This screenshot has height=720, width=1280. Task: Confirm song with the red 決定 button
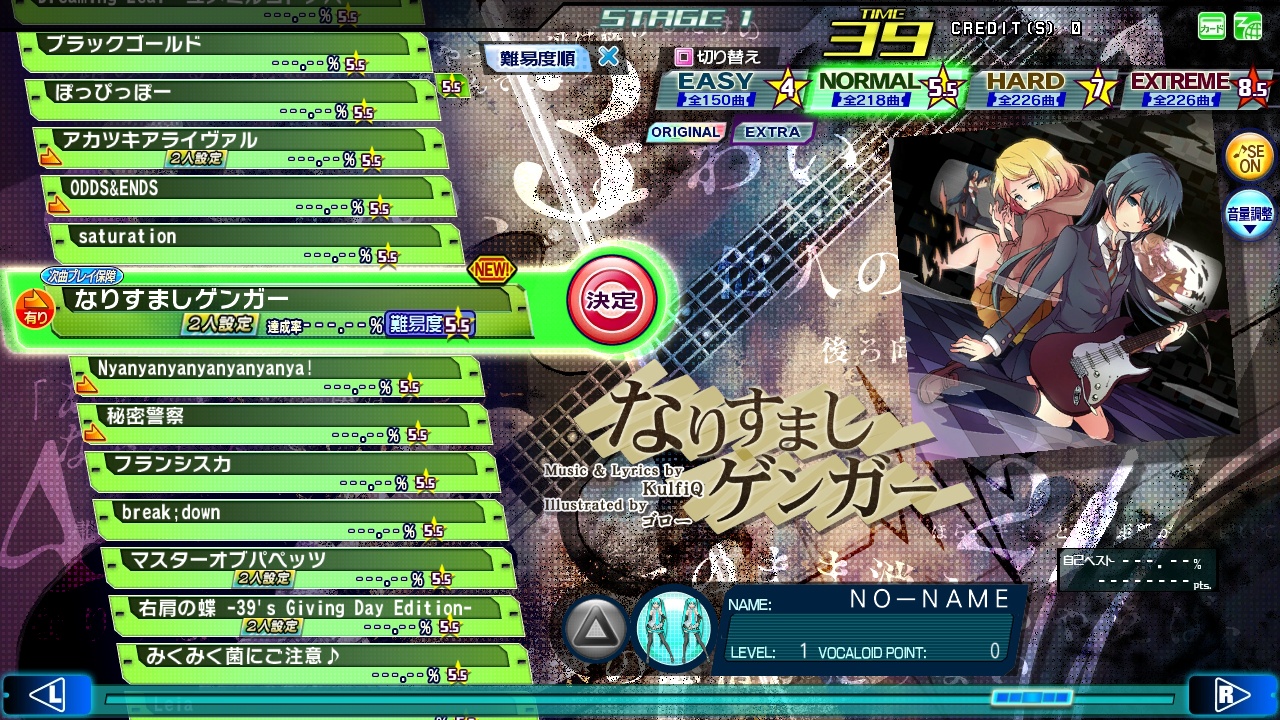click(x=611, y=300)
